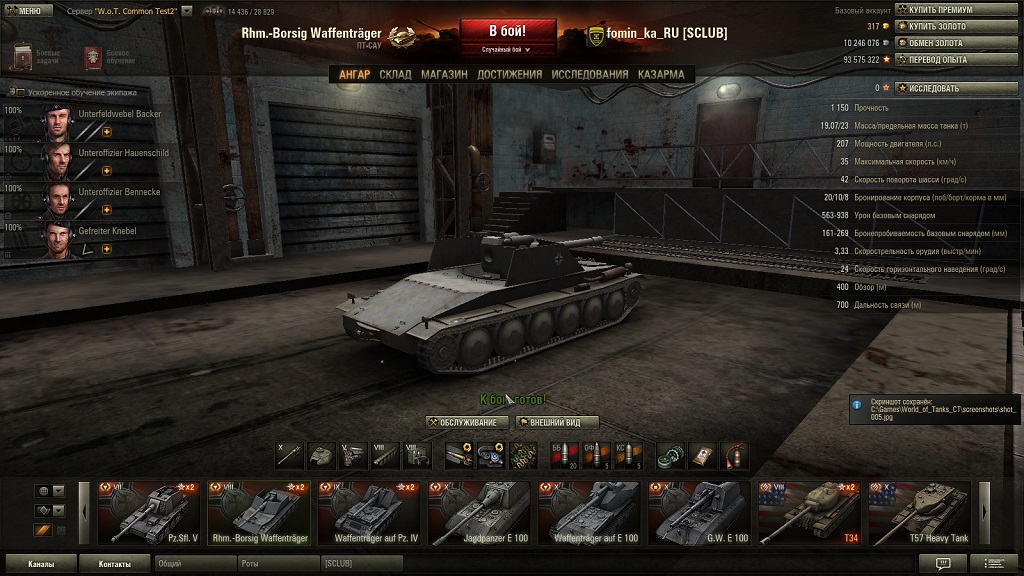Choose the G.W. E 100 vehicle
The height and width of the screenshot is (576, 1024).
coord(698,513)
